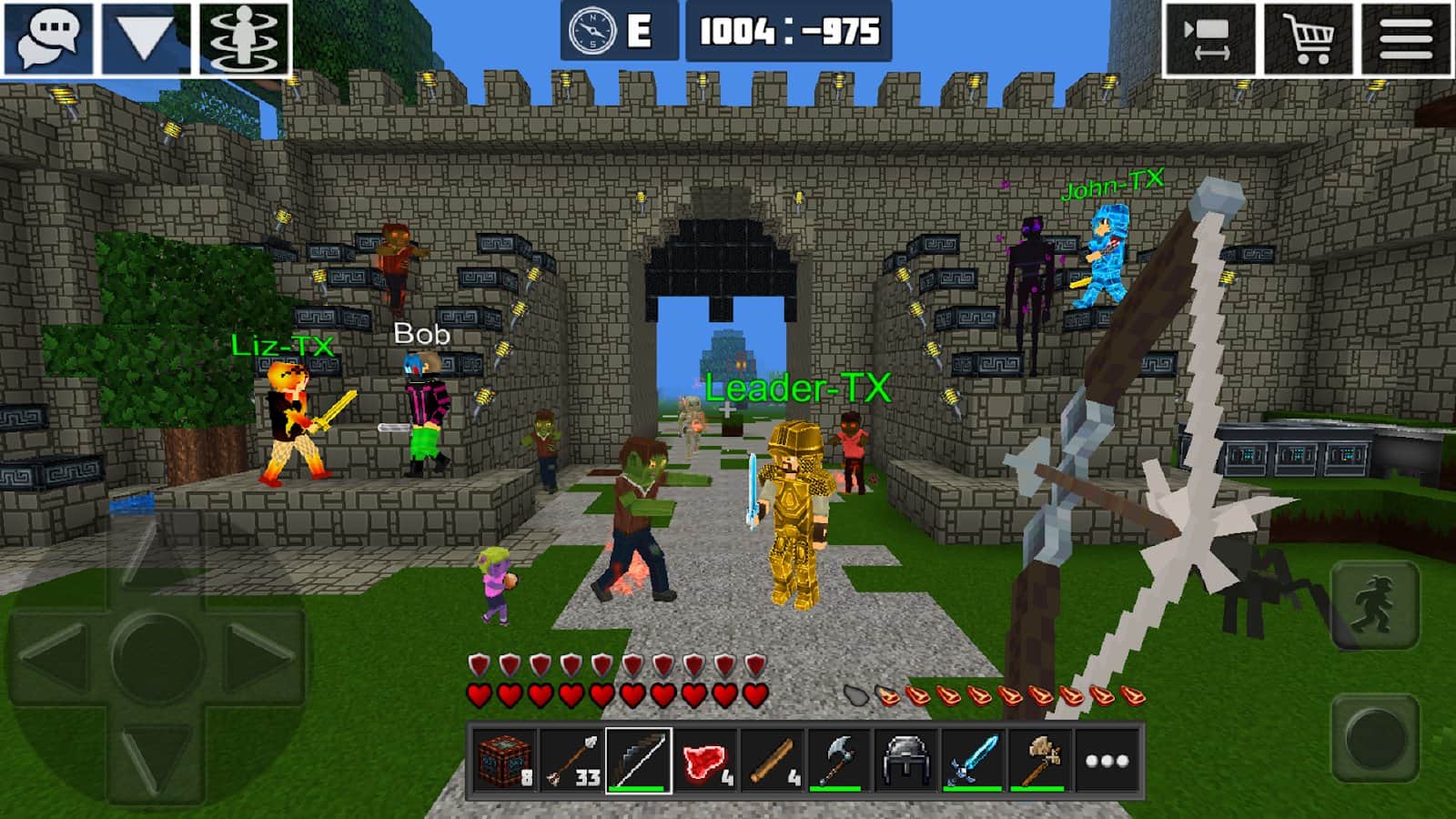Tap the running figure jump button
The height and width of the screenshot is (819, 1456).
pos(1375,605)
